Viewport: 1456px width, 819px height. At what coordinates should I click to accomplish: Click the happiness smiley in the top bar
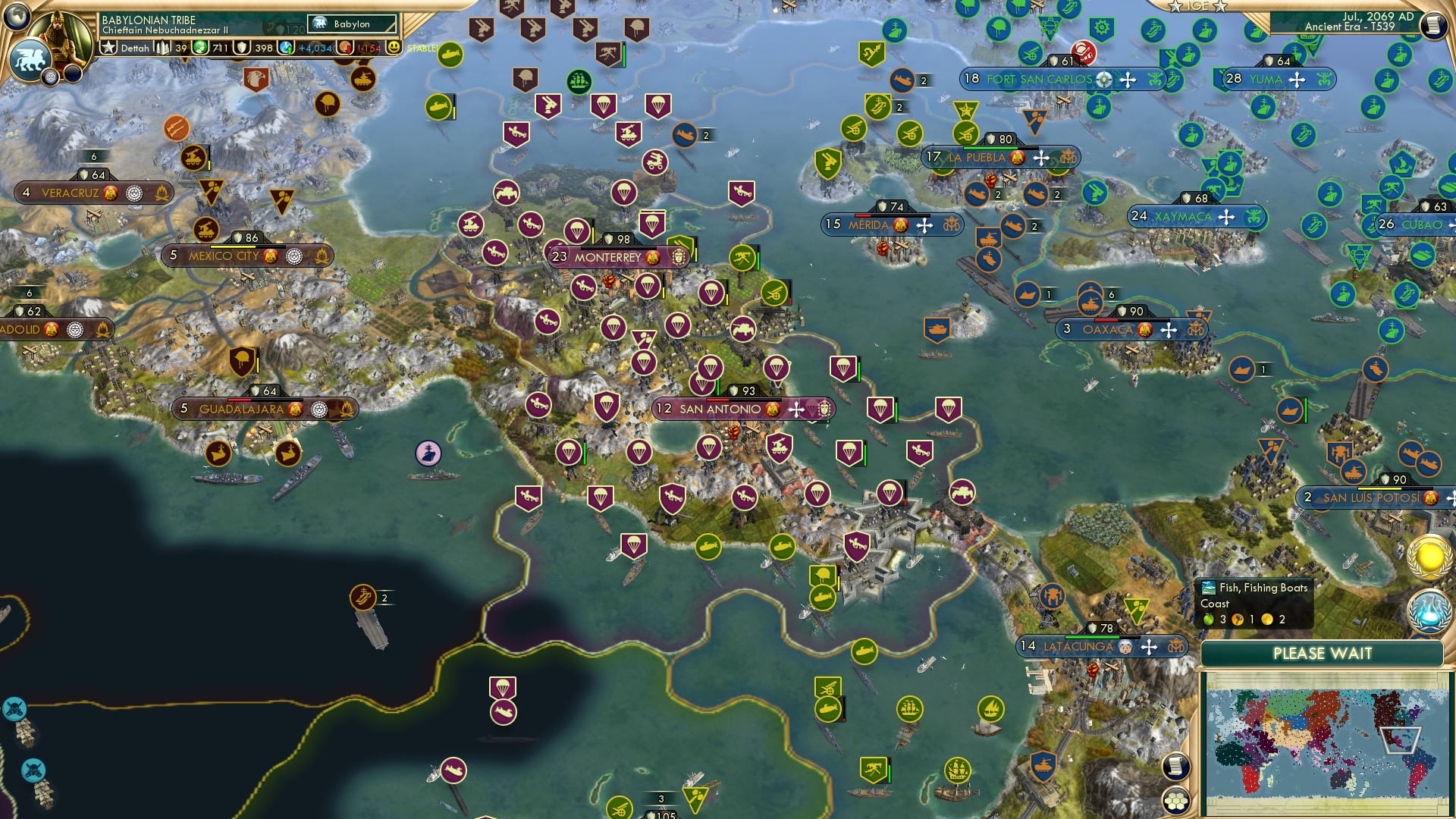(394, 48)
